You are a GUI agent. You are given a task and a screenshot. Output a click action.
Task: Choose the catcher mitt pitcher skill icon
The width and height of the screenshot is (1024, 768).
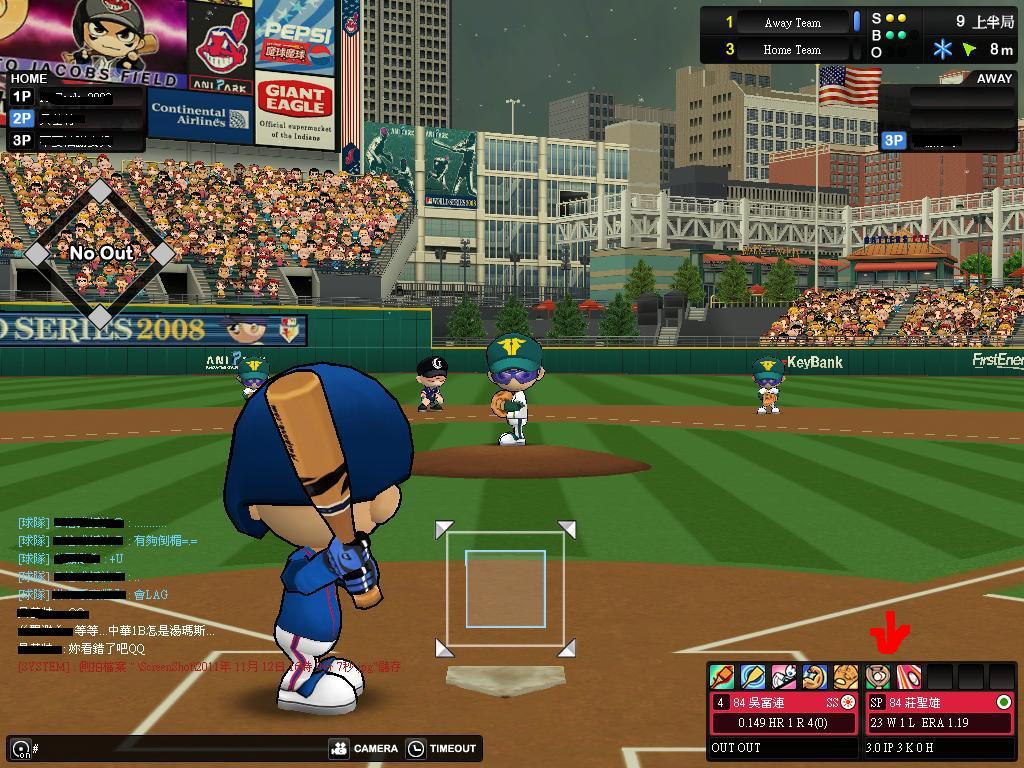click(878, 676)
